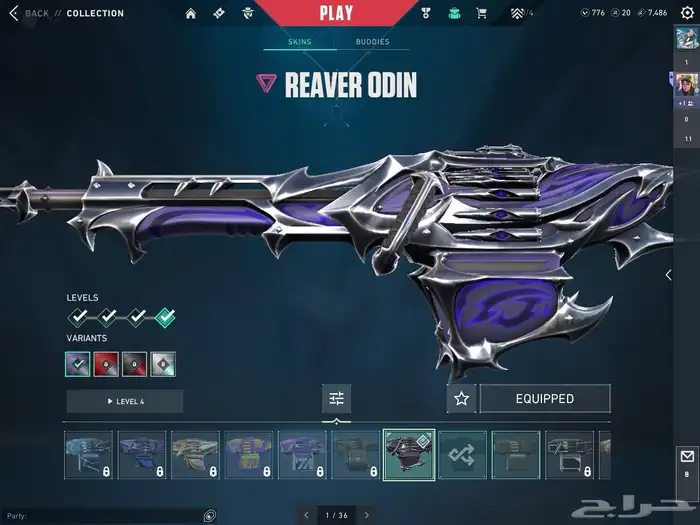Go to the previous skin page

point(307,515)
